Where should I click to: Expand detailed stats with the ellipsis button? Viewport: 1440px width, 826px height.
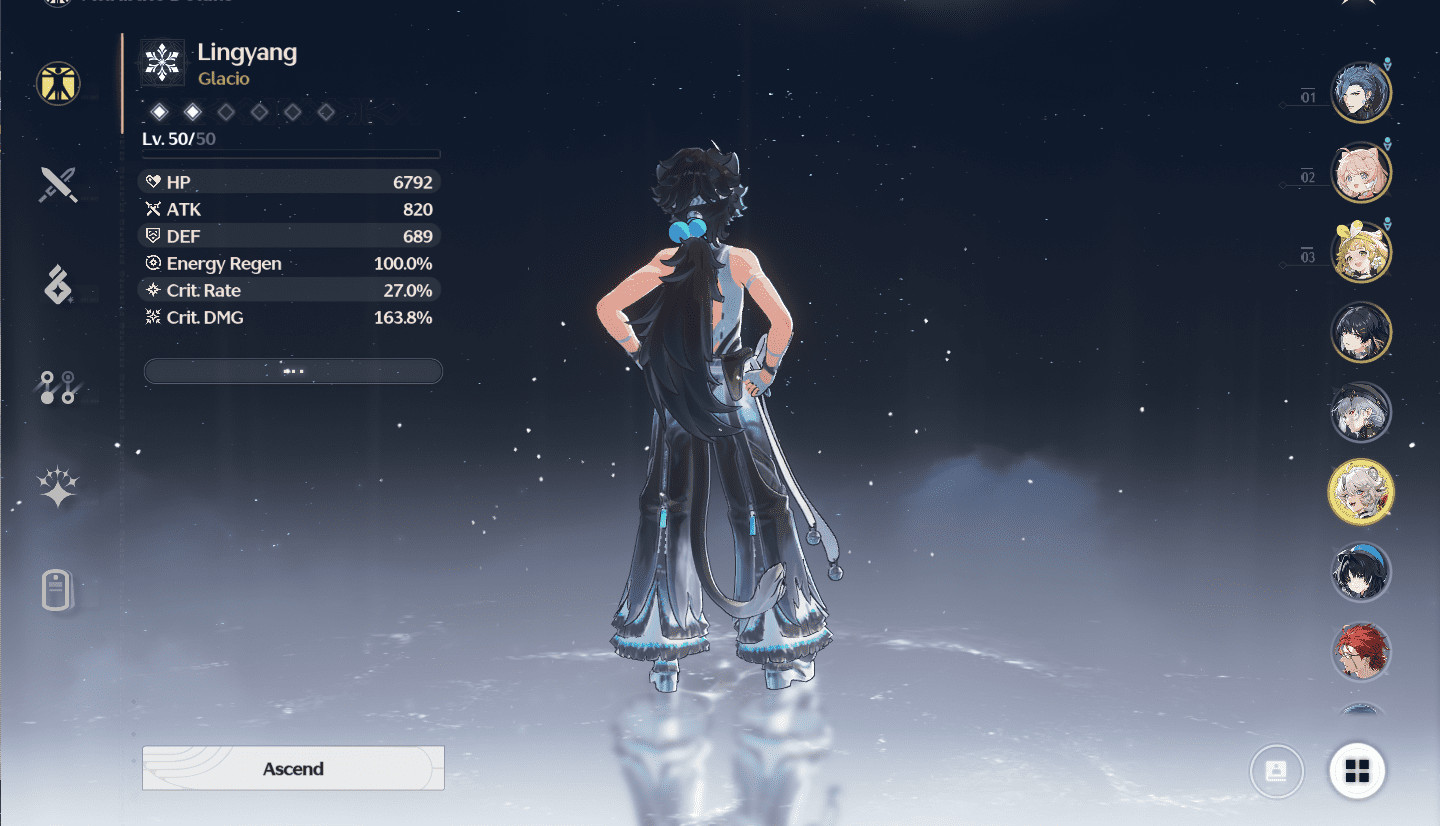[292, 371]
